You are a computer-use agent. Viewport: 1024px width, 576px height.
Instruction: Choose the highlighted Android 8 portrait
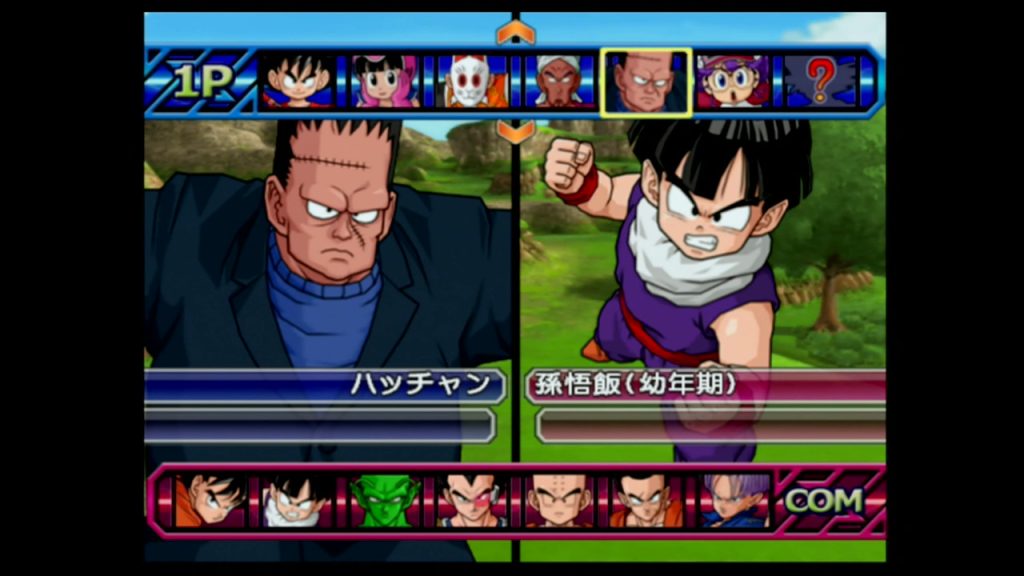[646, 82]
